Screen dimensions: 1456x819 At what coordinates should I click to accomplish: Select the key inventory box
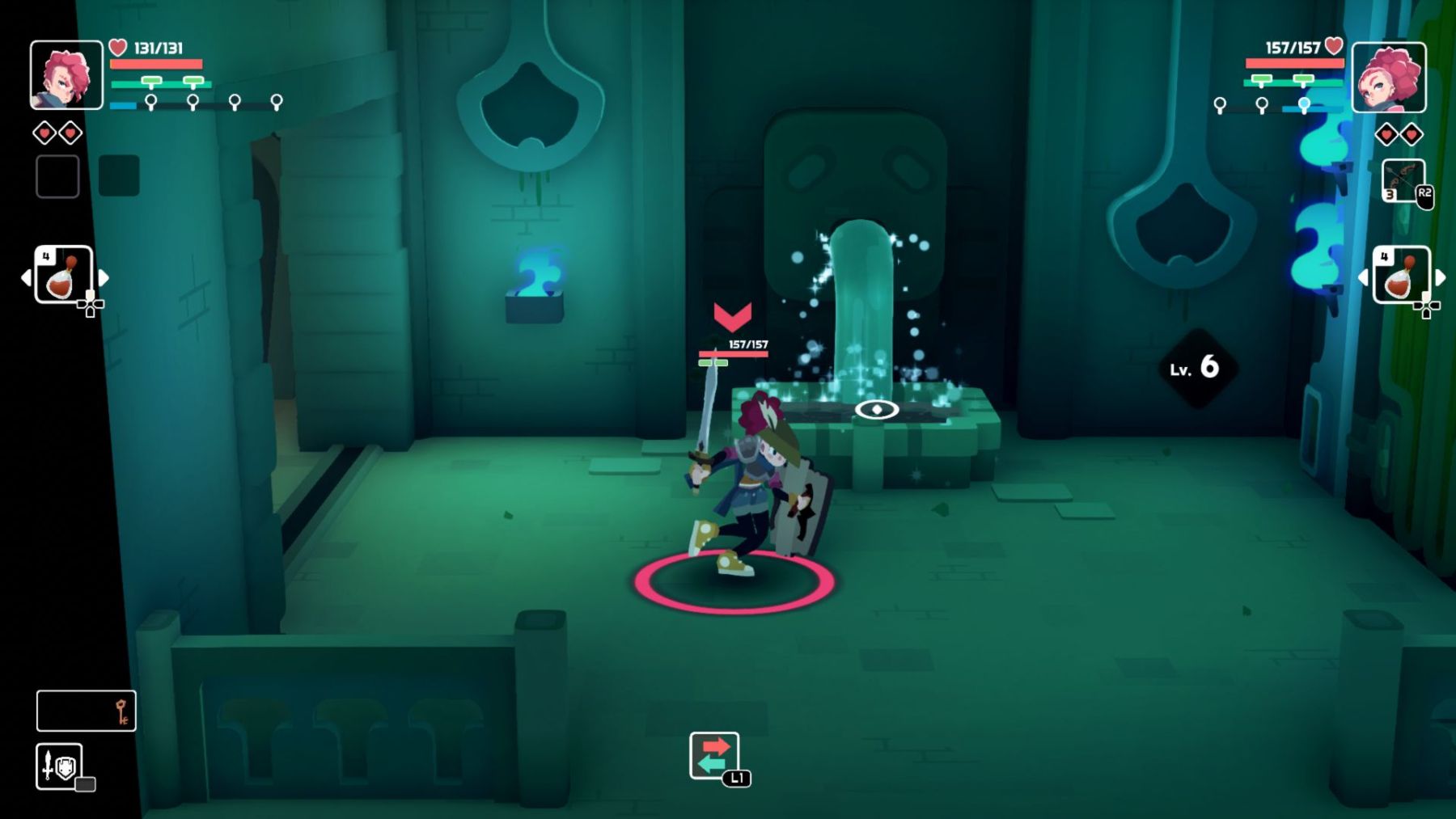86,711
